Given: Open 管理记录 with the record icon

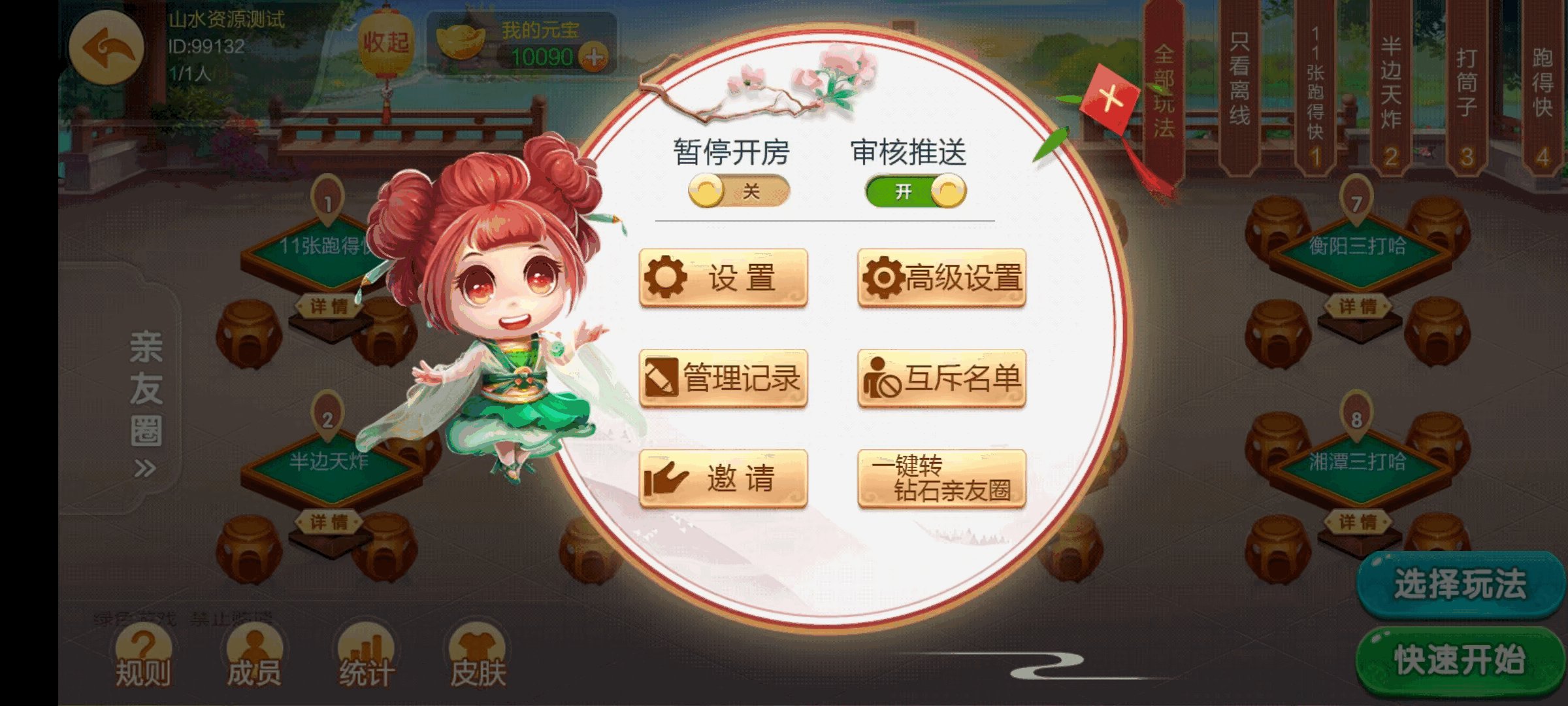Looking at the screenshot, I should 724,377.
